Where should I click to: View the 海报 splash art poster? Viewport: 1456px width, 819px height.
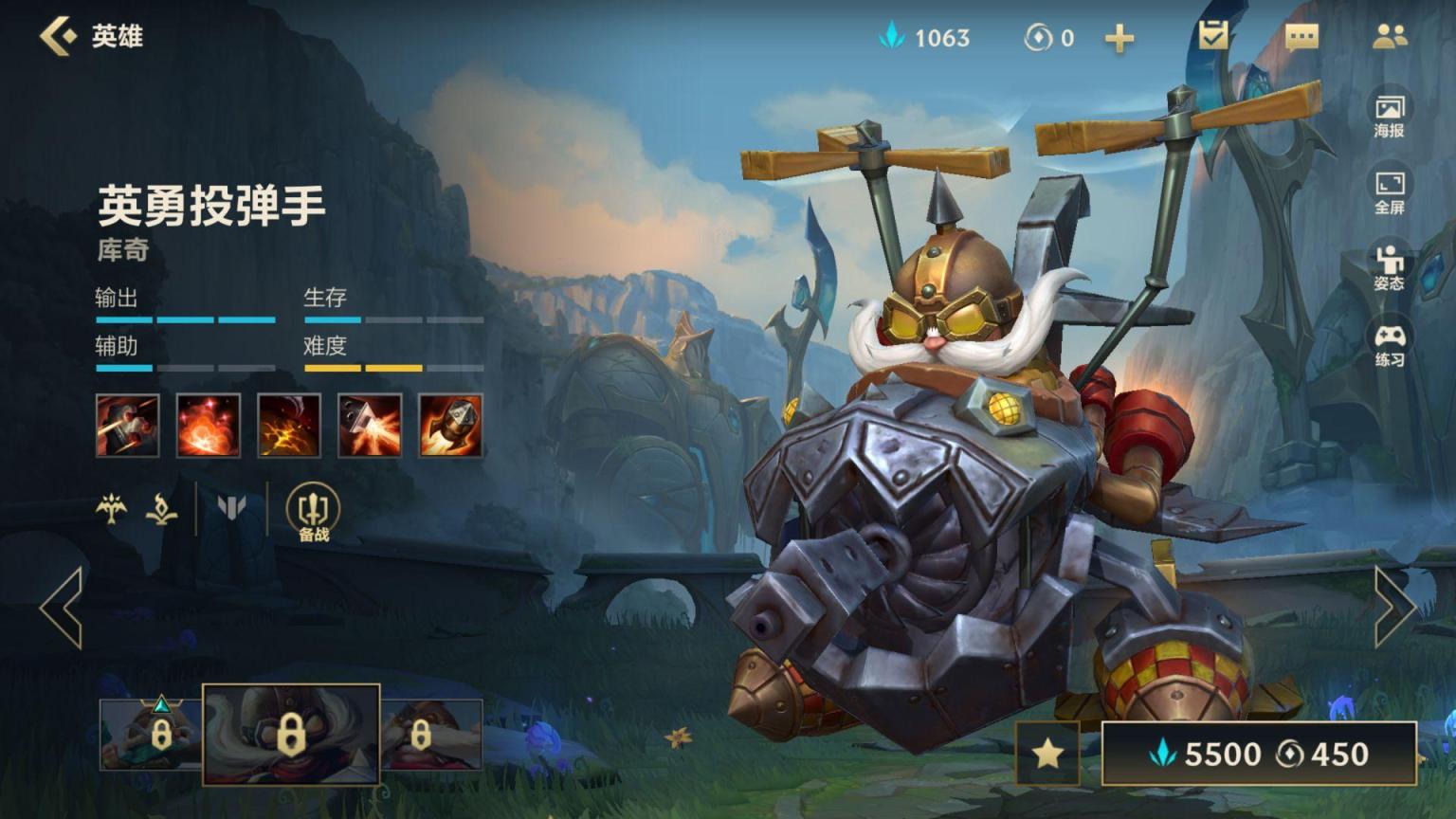tap(1390, 116)
